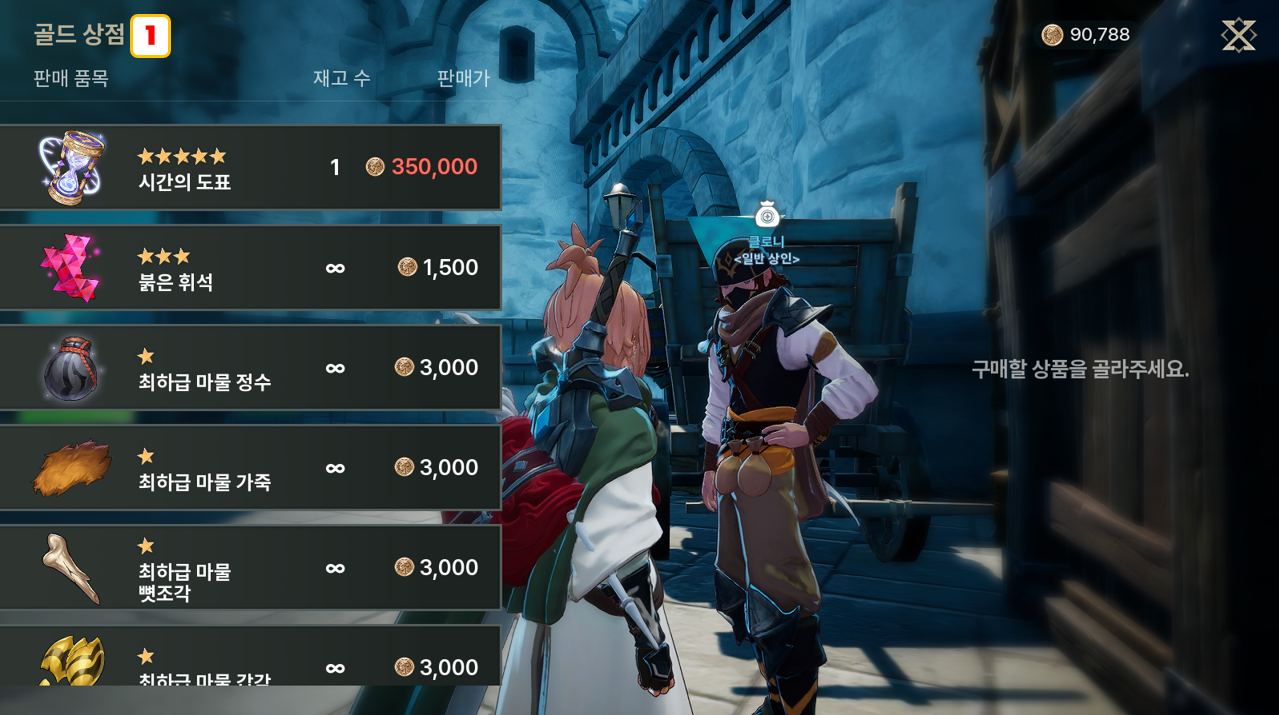Select the 시간의 도표 shop item
Image resolution: width=1279 pixels, height=715 pixels.
[x=250, y=168]
